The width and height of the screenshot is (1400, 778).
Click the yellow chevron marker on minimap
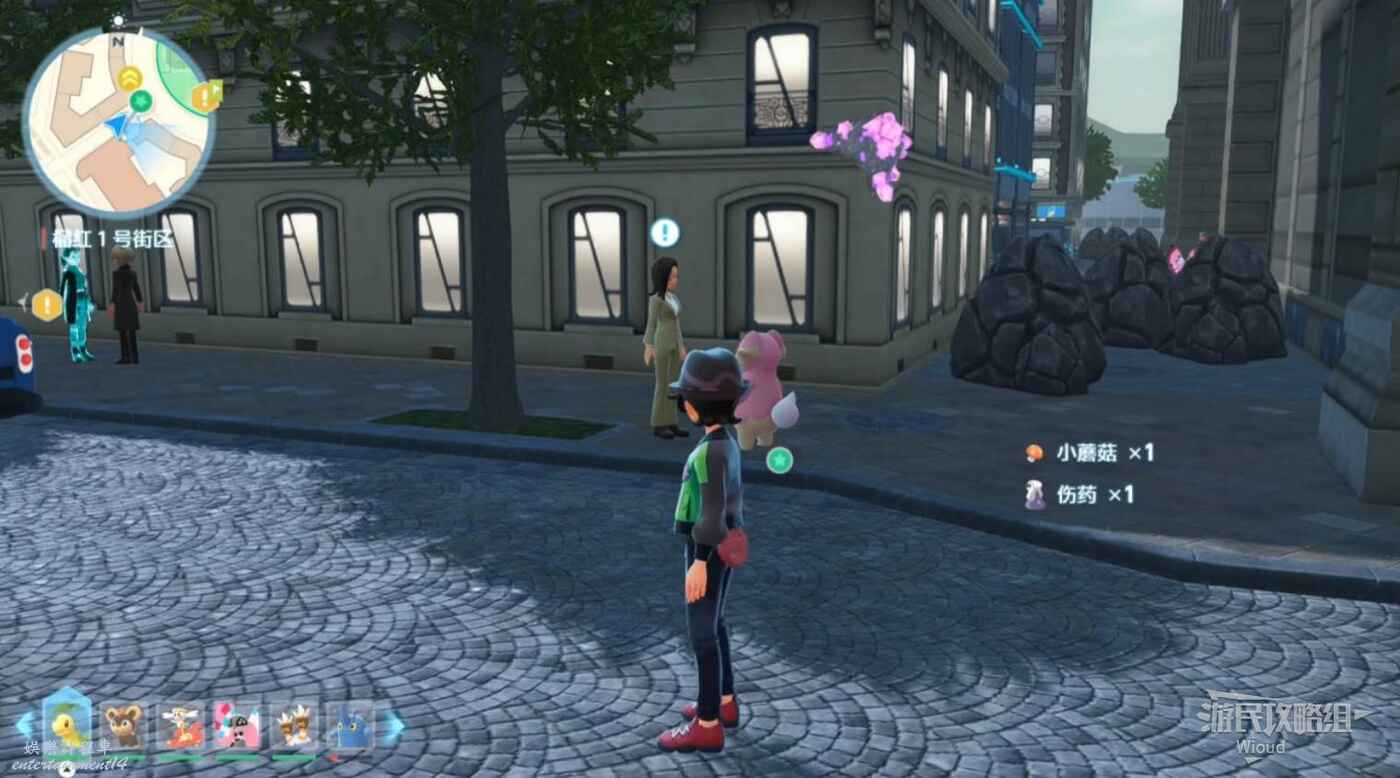130,78
